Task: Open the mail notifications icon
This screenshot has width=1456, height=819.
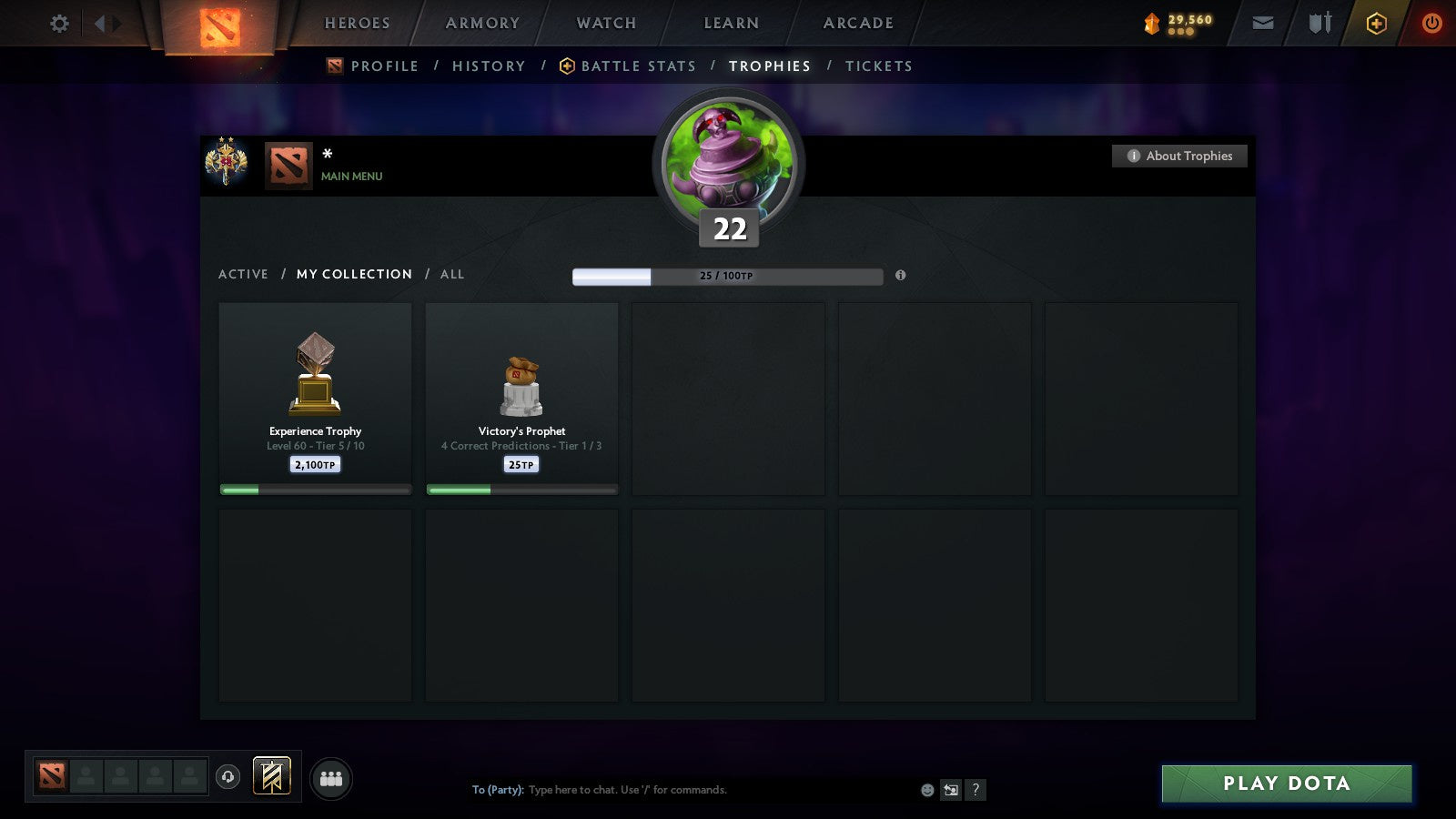Action: [1263, 23]
